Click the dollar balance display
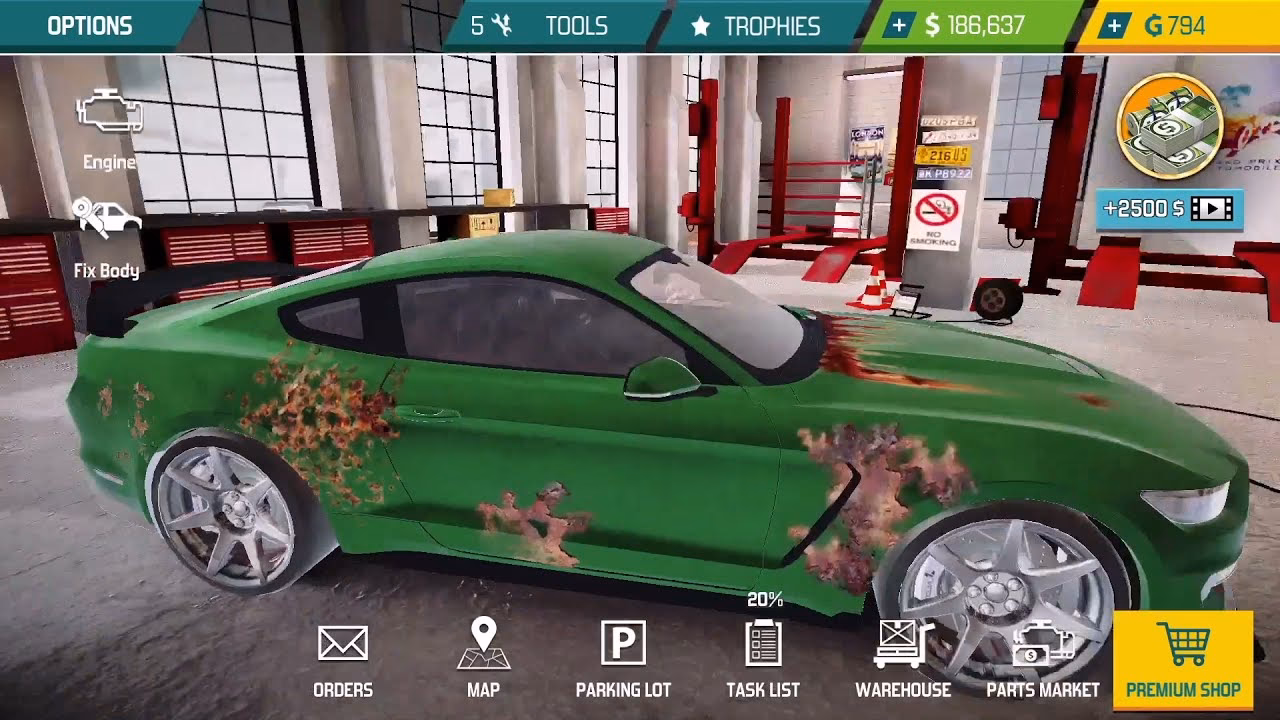Image resolution: width=1280 pixels, height=720 pixels. [x=975, y=25]
